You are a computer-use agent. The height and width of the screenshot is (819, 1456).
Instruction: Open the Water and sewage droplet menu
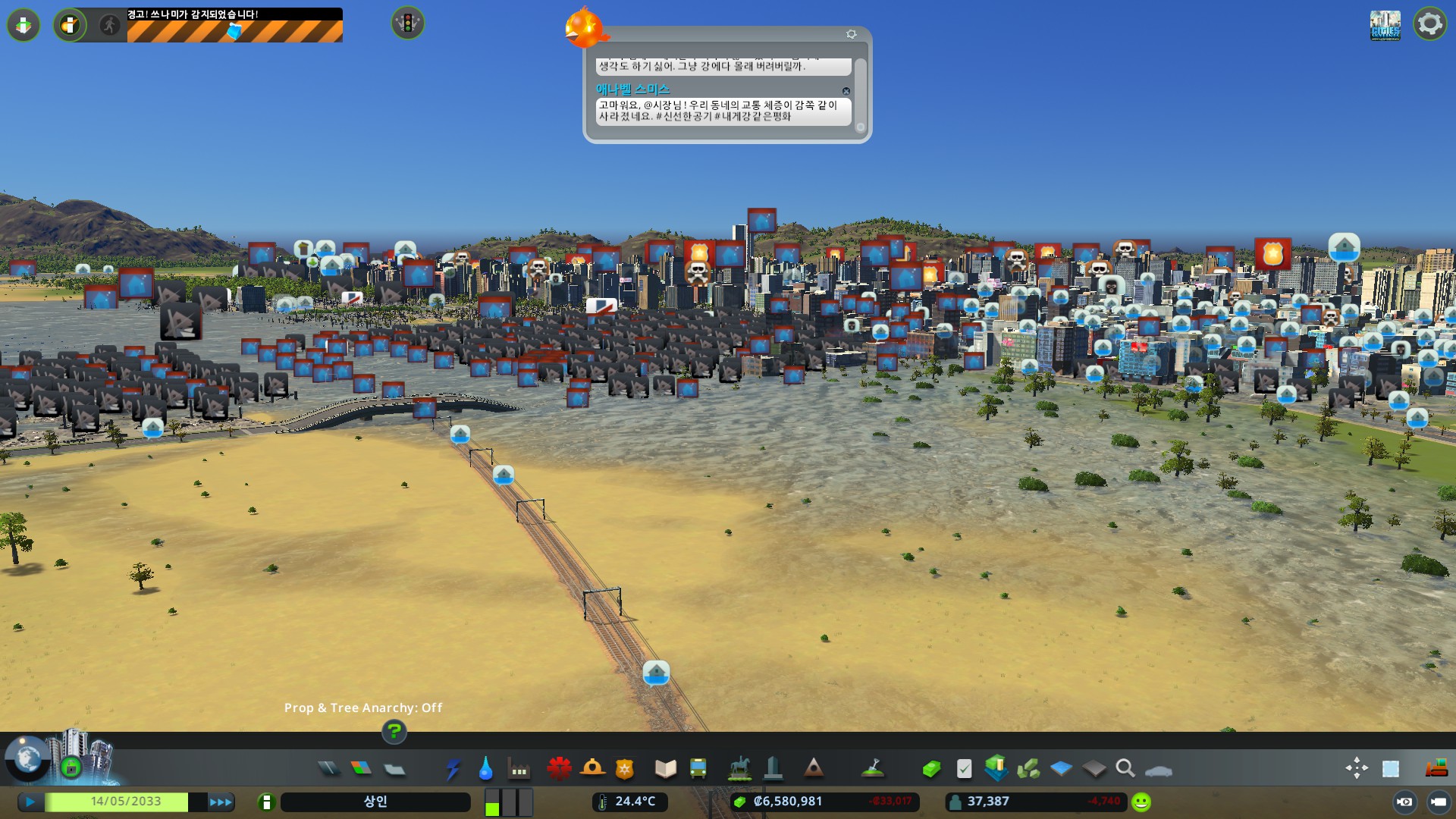click(x=485, y=769)
